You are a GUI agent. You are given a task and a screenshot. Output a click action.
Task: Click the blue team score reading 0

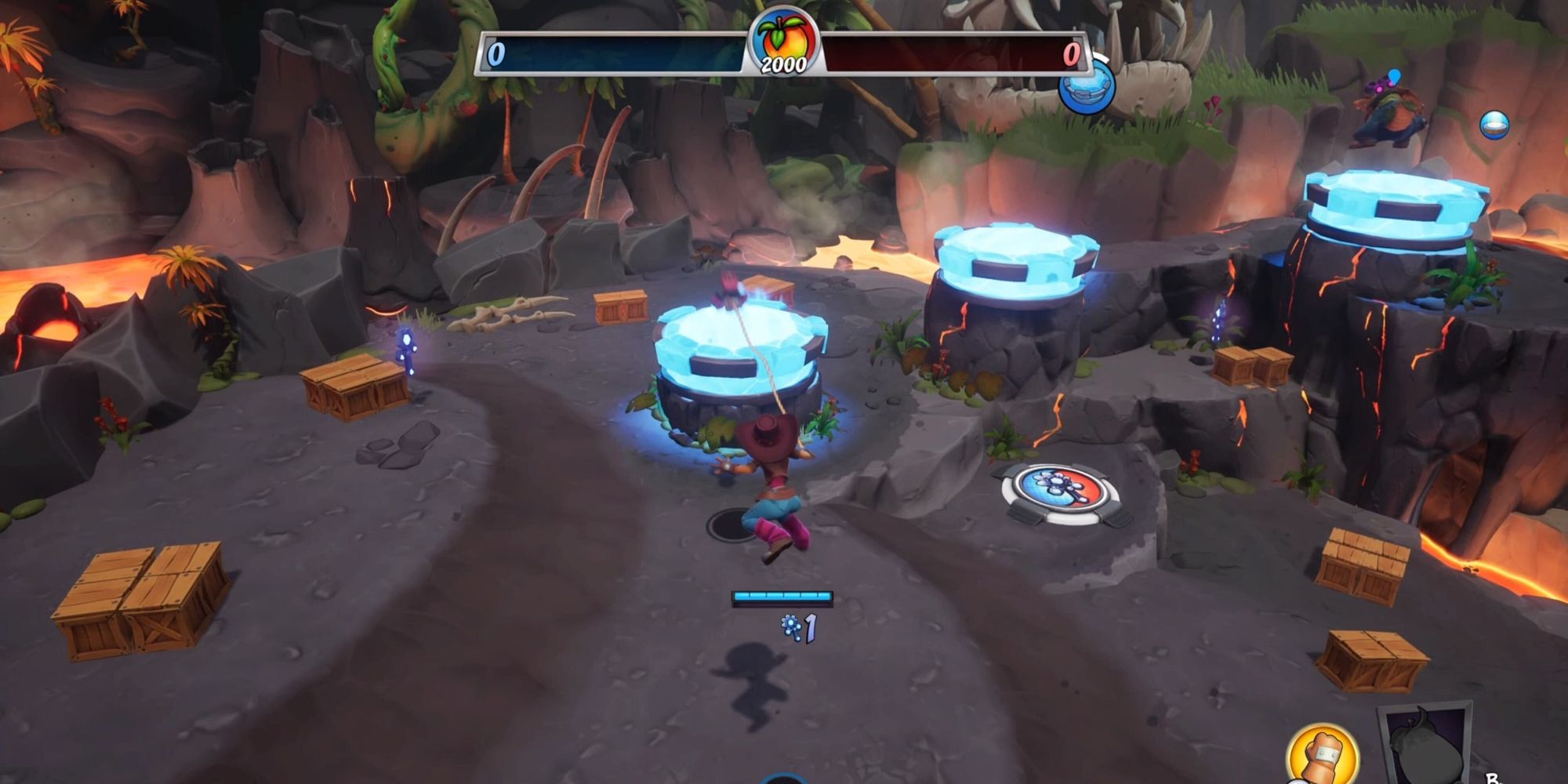tap(495, 53)
